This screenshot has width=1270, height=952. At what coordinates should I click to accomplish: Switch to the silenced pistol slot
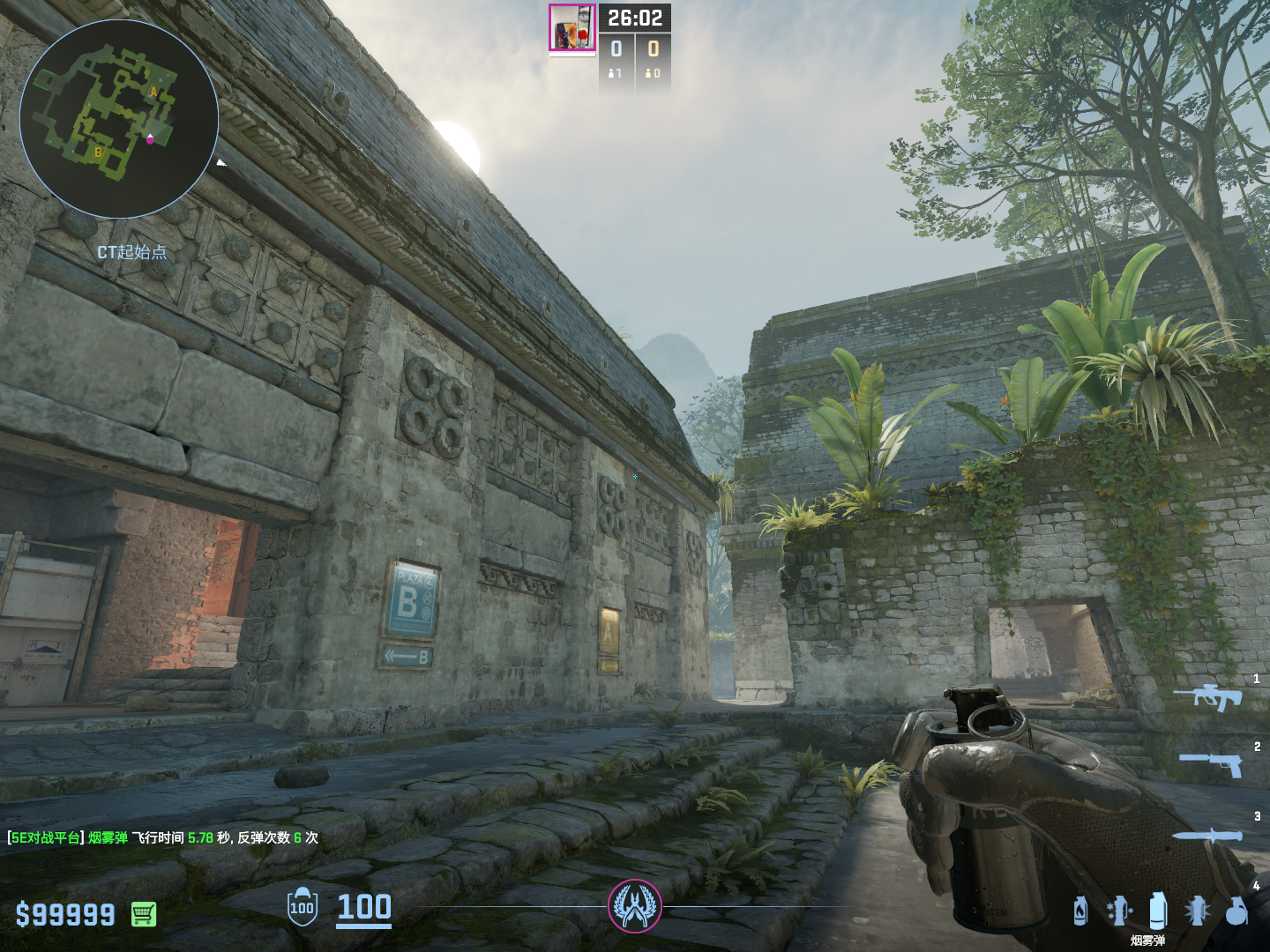1211,763
